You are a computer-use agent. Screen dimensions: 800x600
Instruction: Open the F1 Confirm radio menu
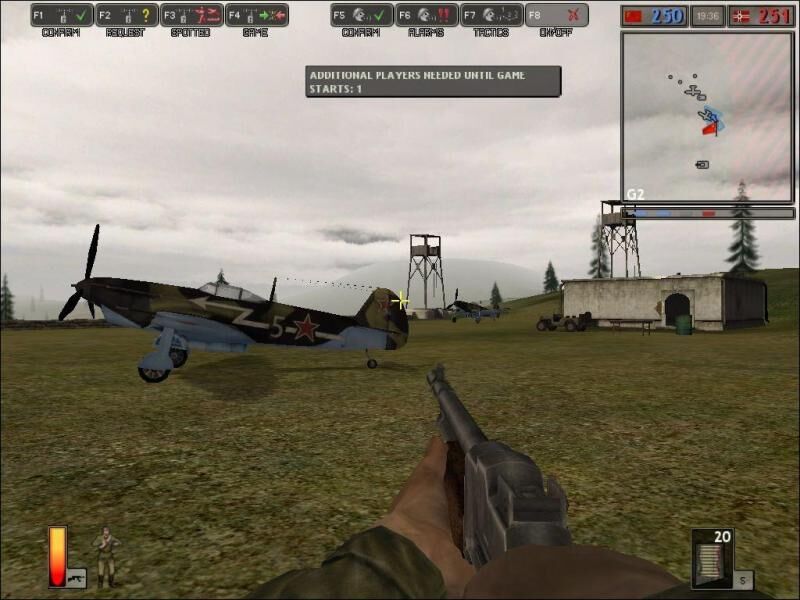(x=62, y=15)
